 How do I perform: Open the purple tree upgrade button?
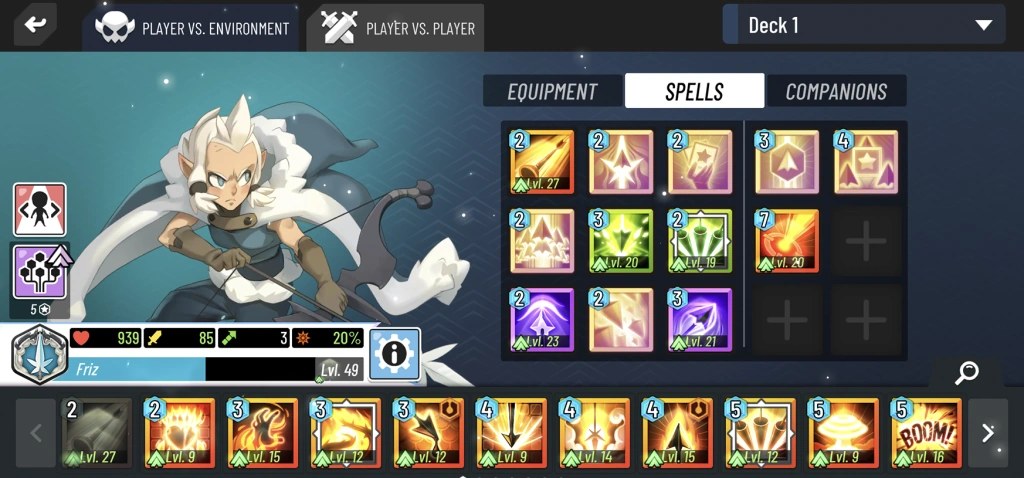[40, 272]
